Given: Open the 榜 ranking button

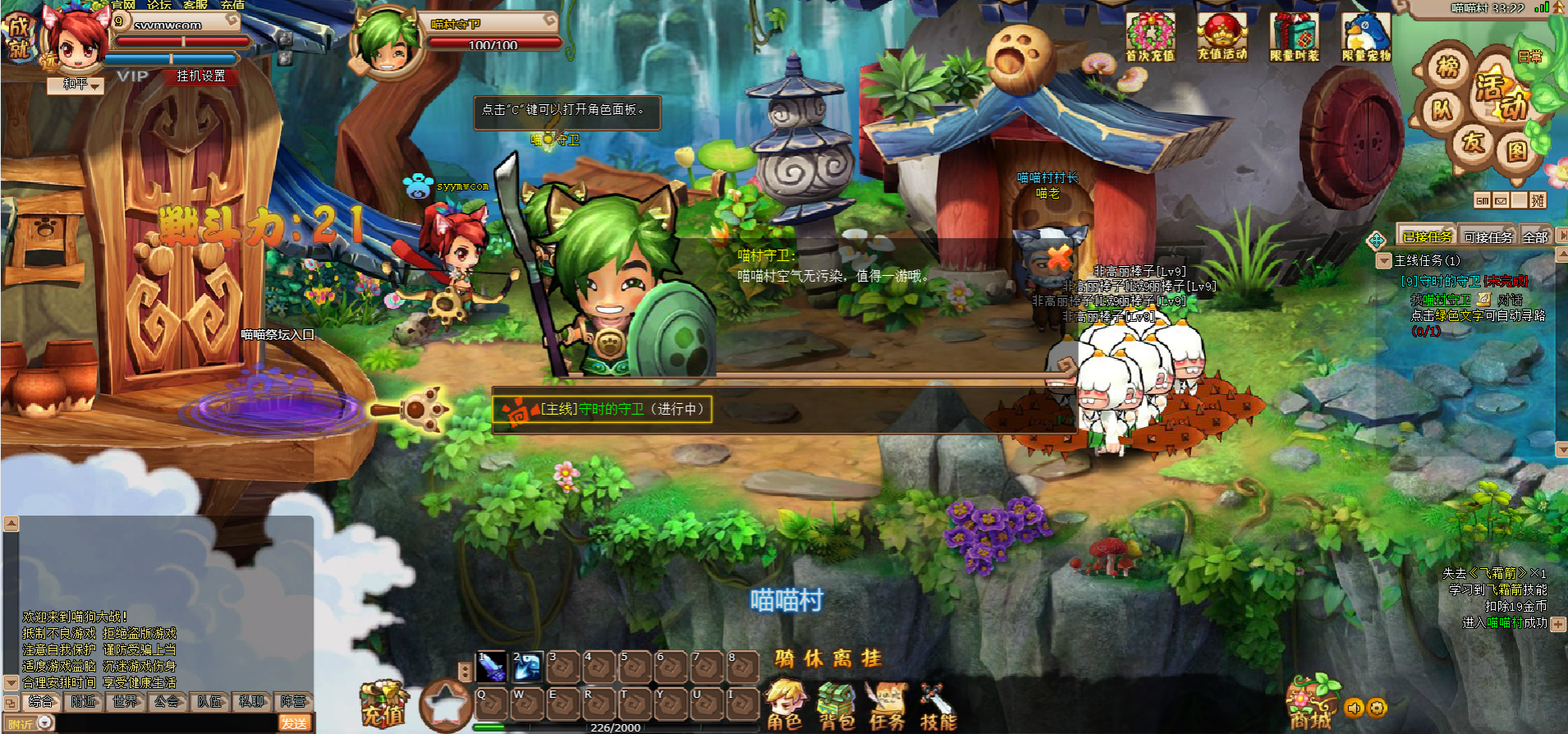Looking at the screenshot, I should coord(1447,67).
